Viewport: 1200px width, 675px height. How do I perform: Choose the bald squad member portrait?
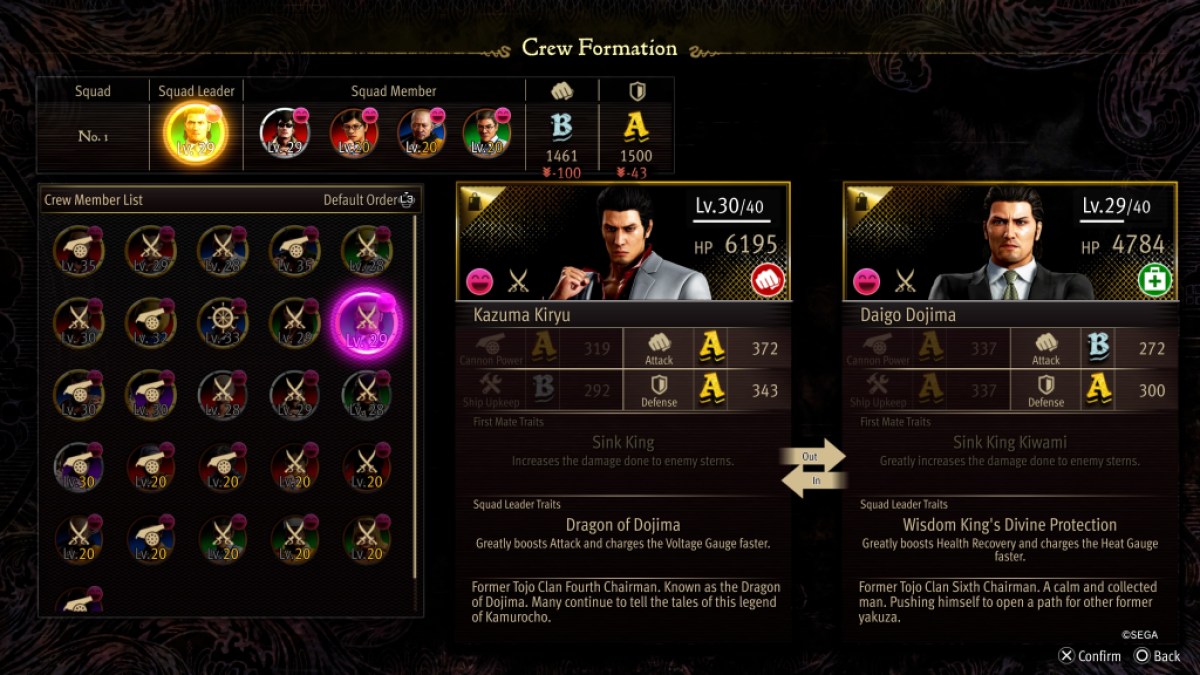pos(421,132)
